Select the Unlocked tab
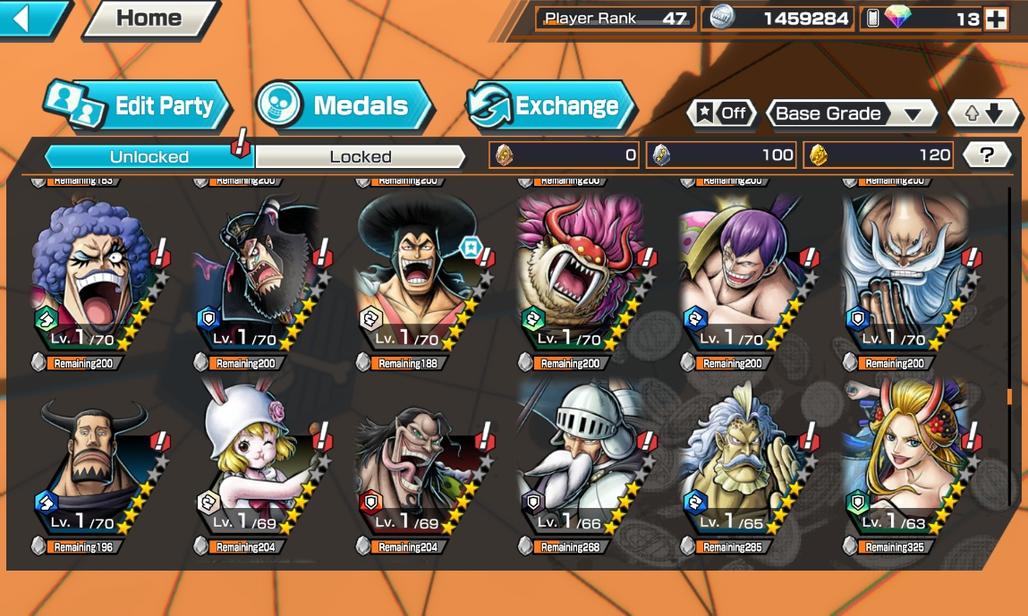 pos(149,156)
